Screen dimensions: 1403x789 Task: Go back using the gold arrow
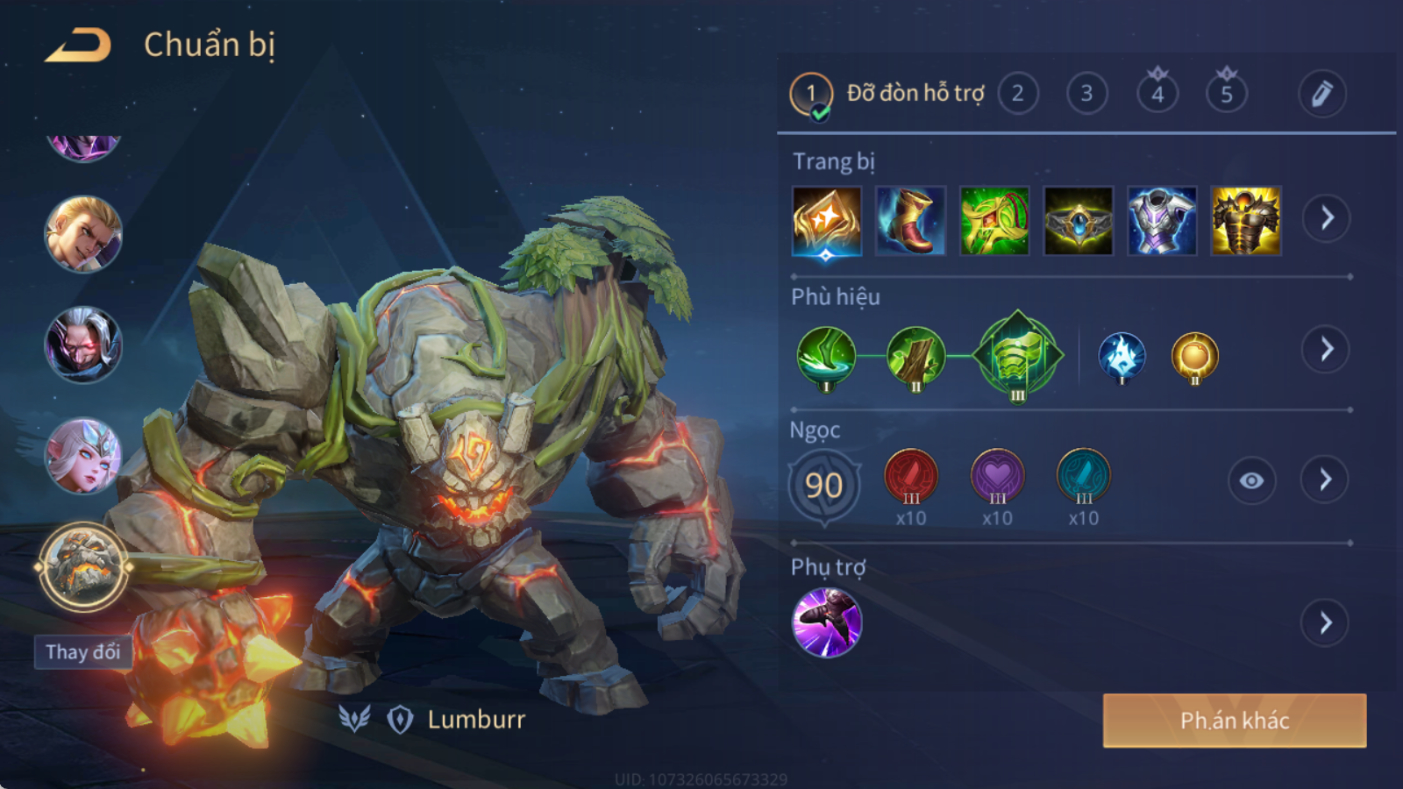coord(78,46)
